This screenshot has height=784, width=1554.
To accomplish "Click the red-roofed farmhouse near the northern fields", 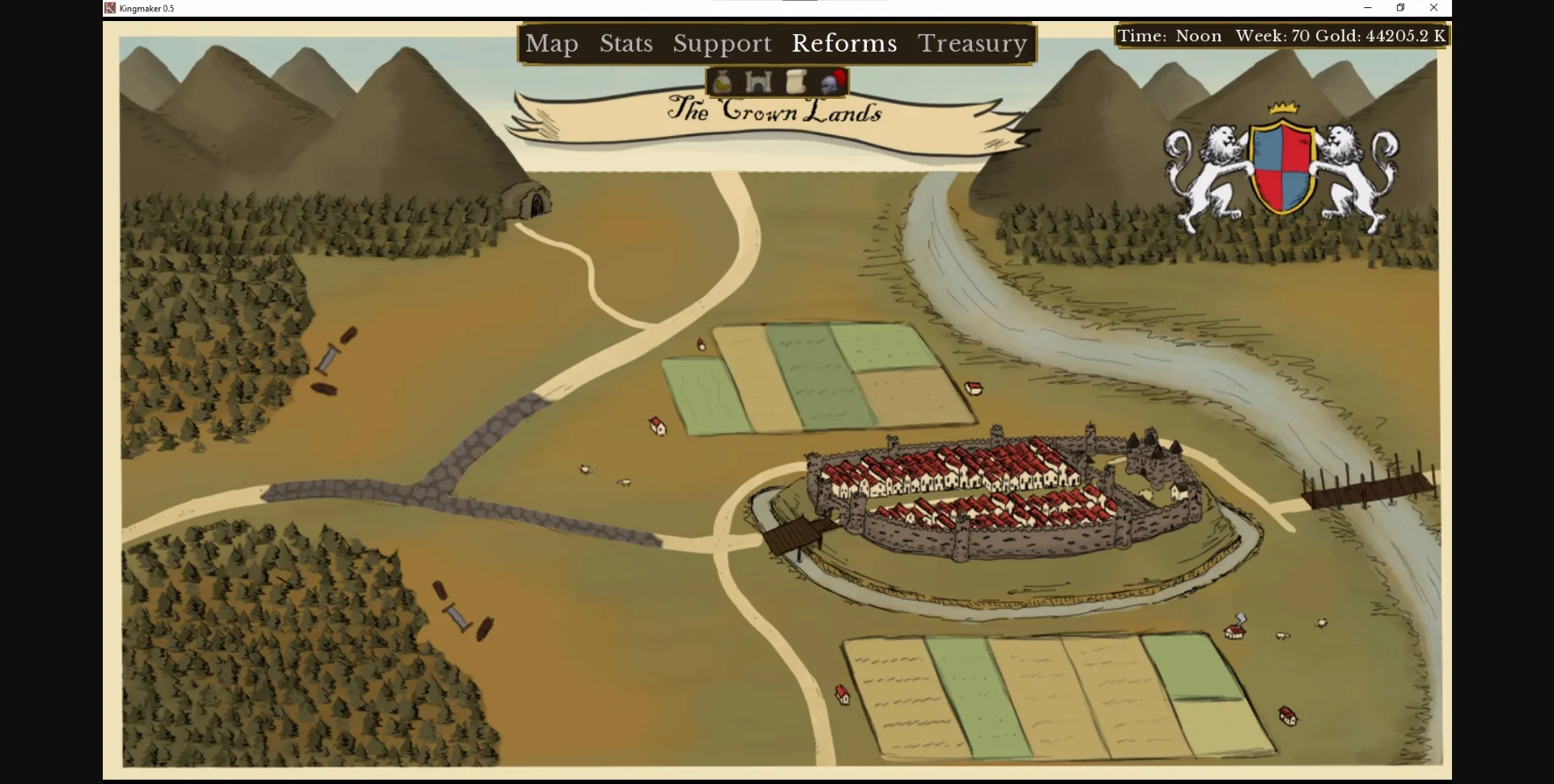I will point(975,389).
